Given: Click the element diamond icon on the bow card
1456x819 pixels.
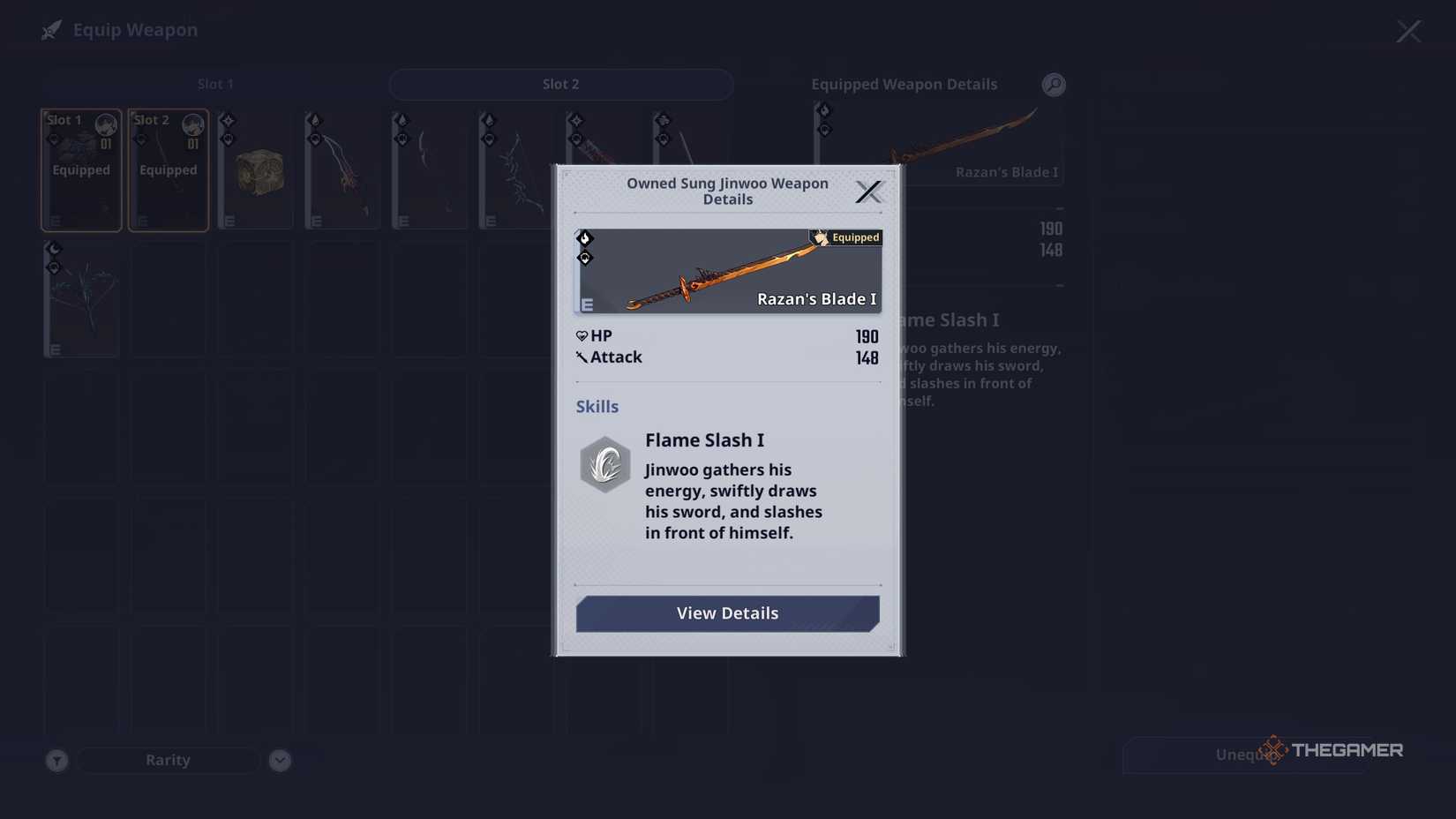Looking at the screenshot, I should (x=54, y=248).
